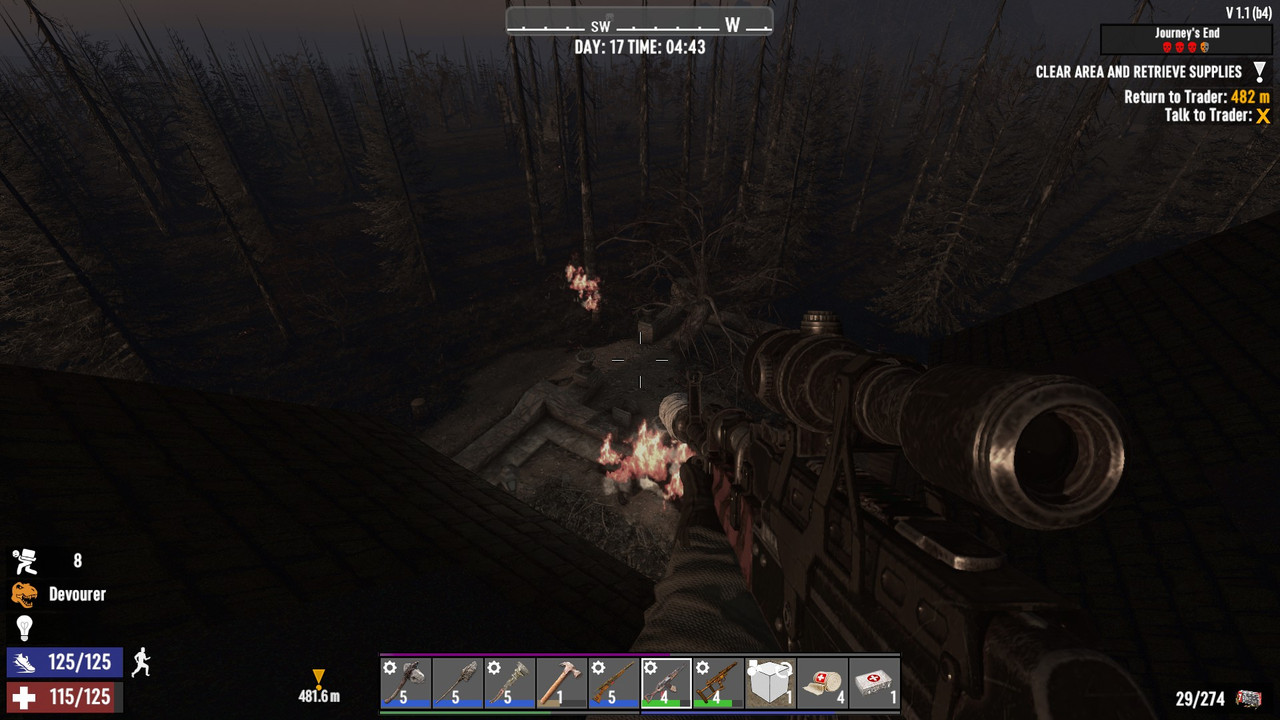The image size is (1280, 720).
Task: Equip the wooden crossbow slot
Action: tap(718, 683)
